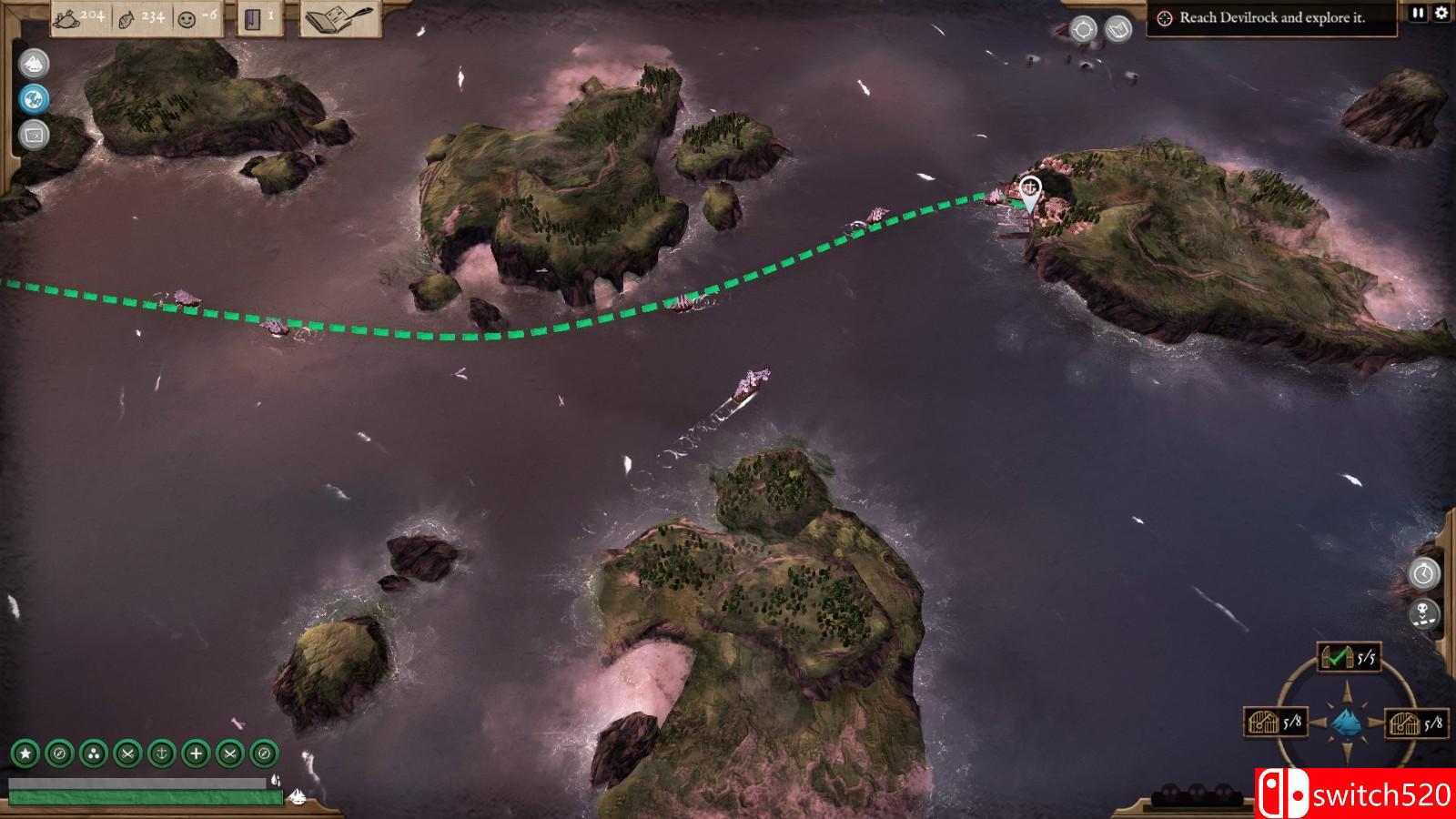Image resolution: width=1456 pixels, height=819 pixels.
Task: Activate the star crew ability
Action: coord(25,753)
